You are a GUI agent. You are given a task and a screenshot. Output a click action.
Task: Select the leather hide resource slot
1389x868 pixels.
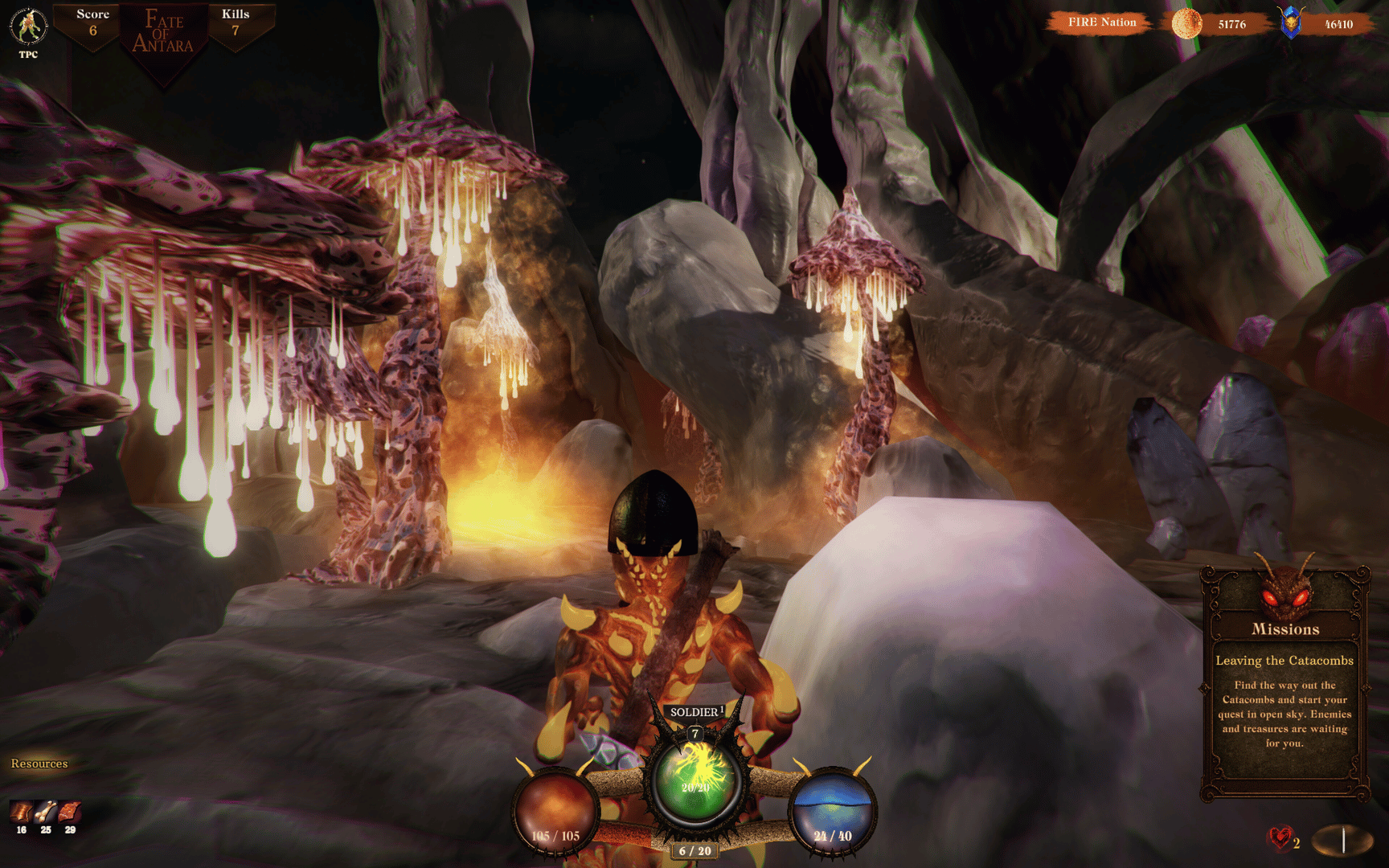point(21,812)
